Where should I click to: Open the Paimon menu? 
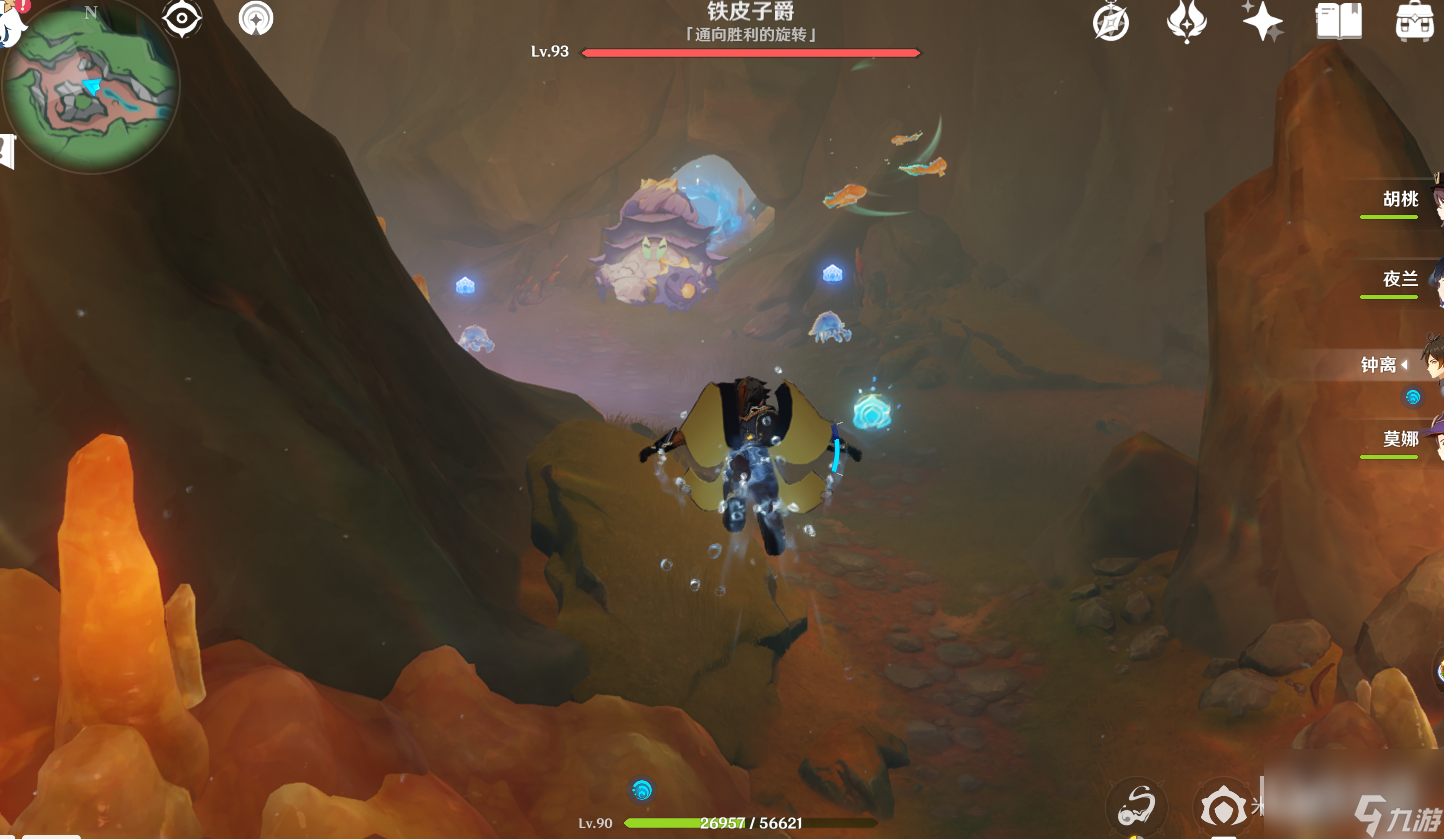point(10,20)
